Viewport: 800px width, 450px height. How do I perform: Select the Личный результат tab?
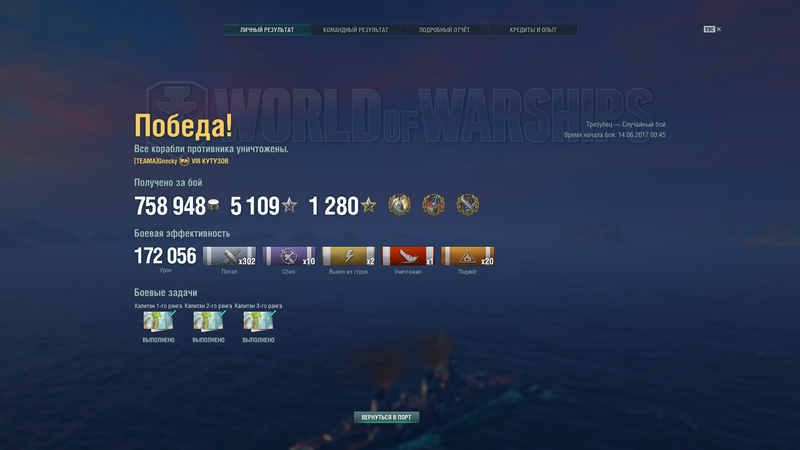point(267,30)
